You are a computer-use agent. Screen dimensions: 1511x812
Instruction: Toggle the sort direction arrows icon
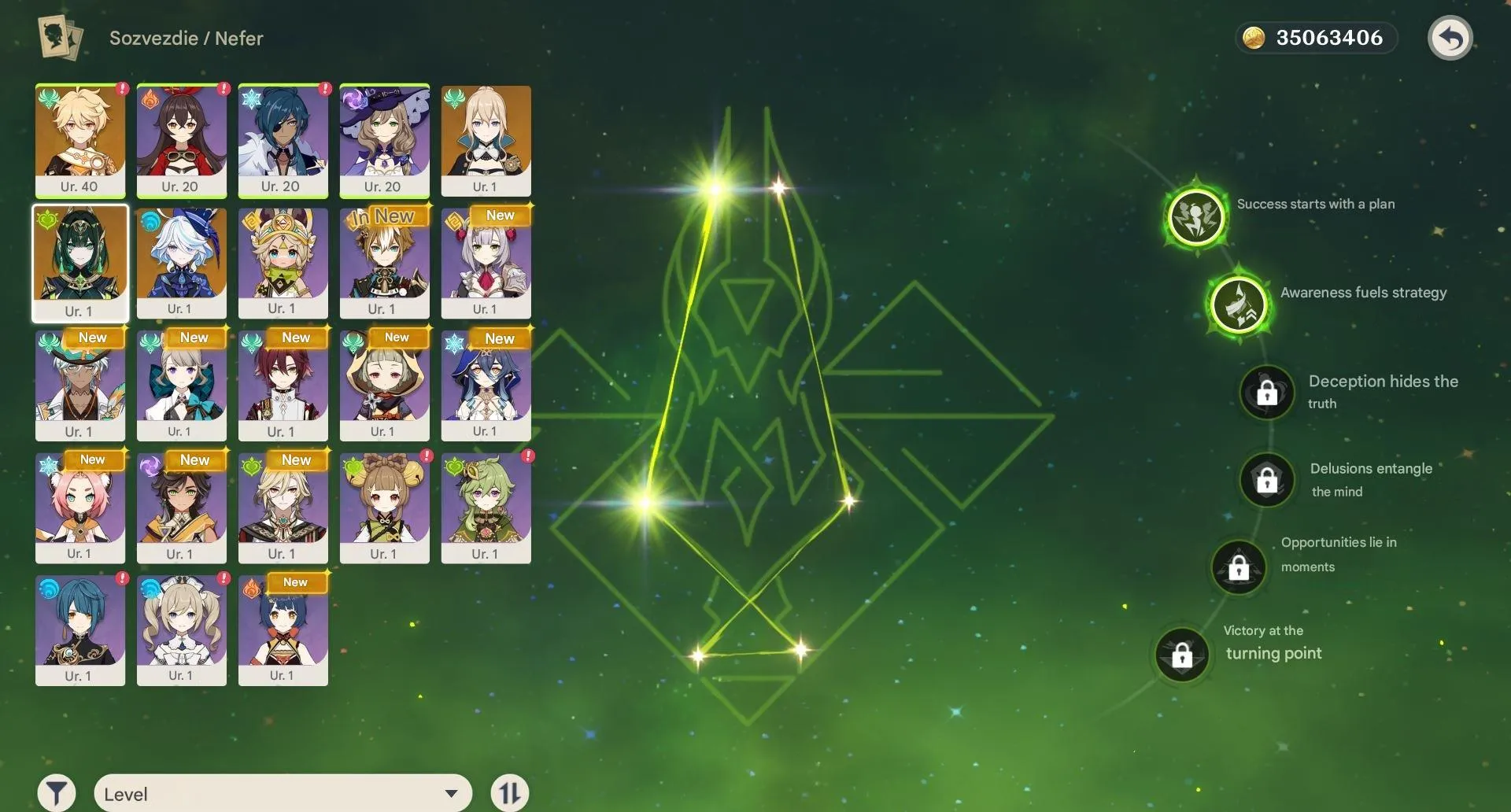pyautogui.click(x=508, y=792)
